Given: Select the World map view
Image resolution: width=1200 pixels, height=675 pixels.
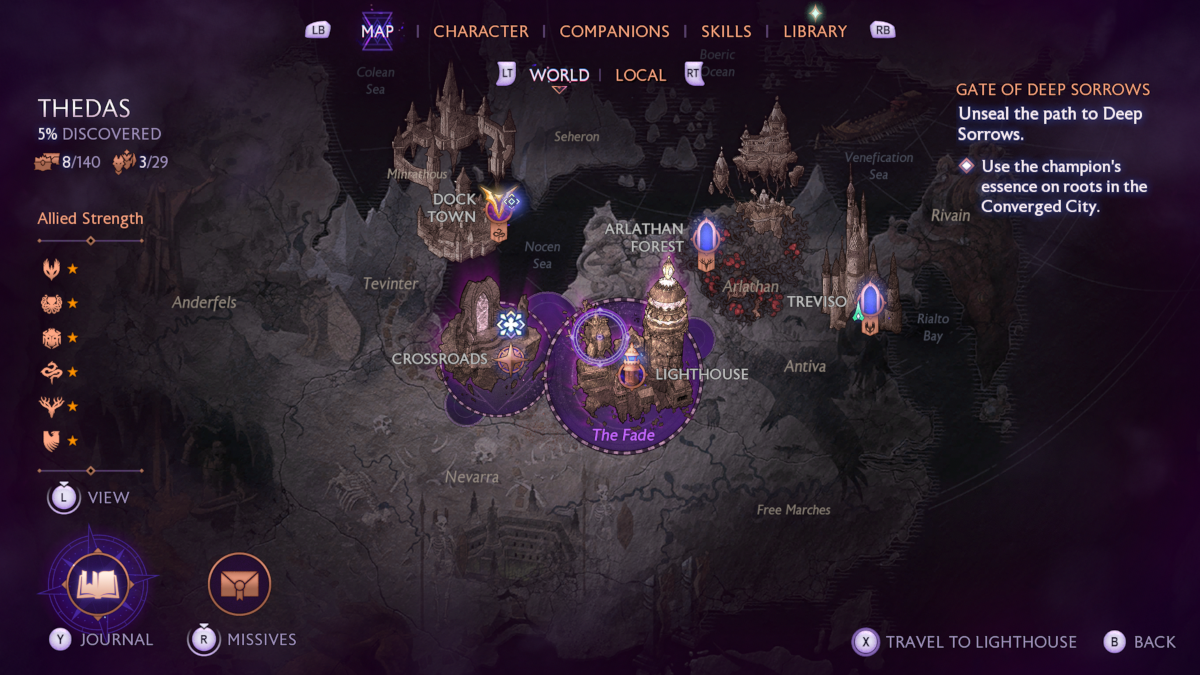Looking at the screenshot, I should point(559,75).
